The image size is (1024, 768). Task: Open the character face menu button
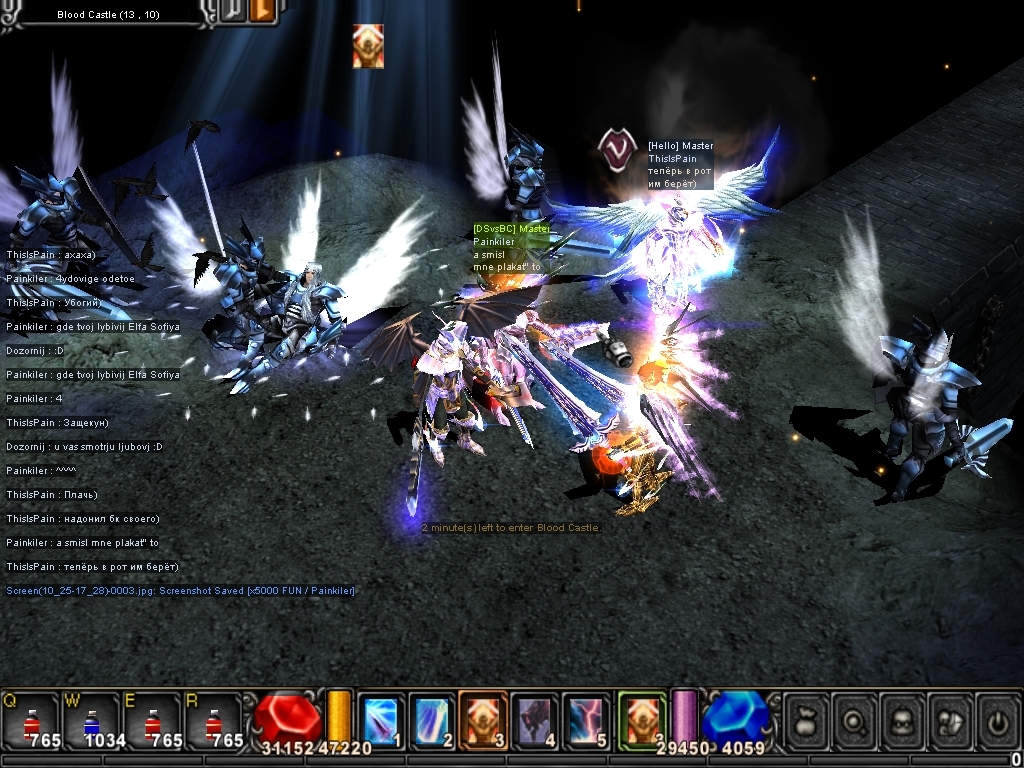click(x=904, y=720)
